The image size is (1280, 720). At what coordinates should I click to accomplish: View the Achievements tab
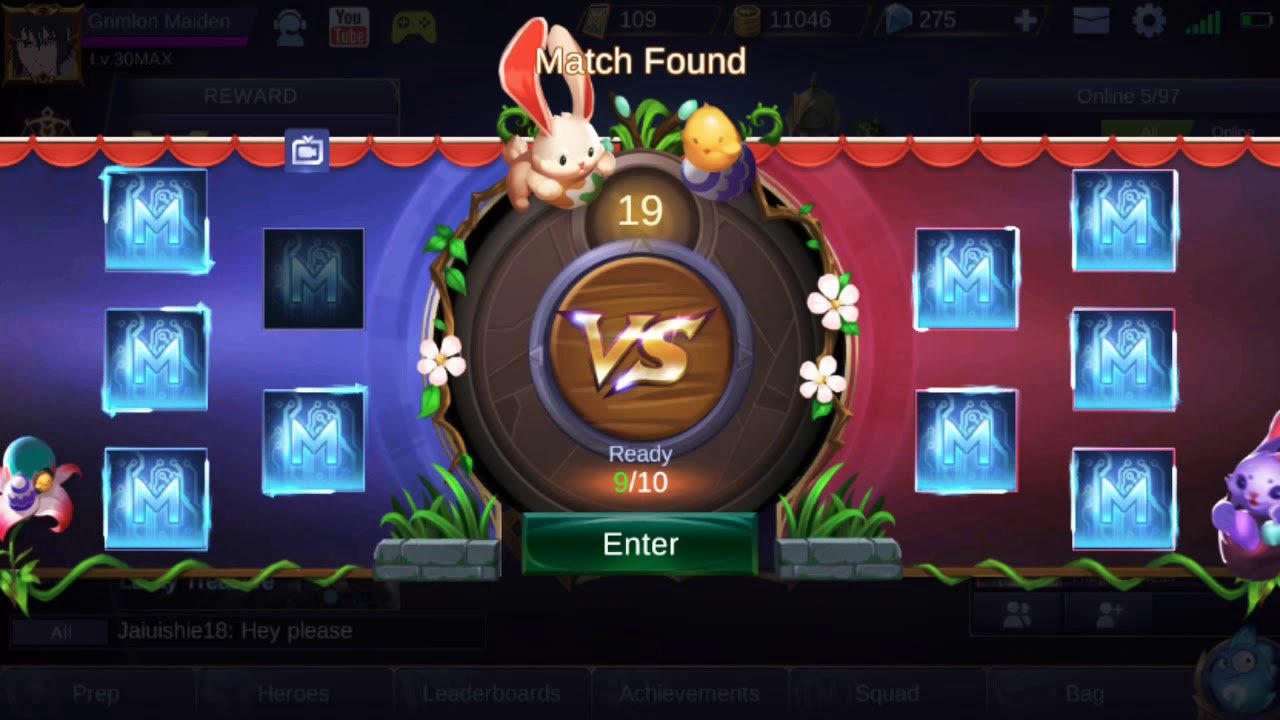(689, 693)
